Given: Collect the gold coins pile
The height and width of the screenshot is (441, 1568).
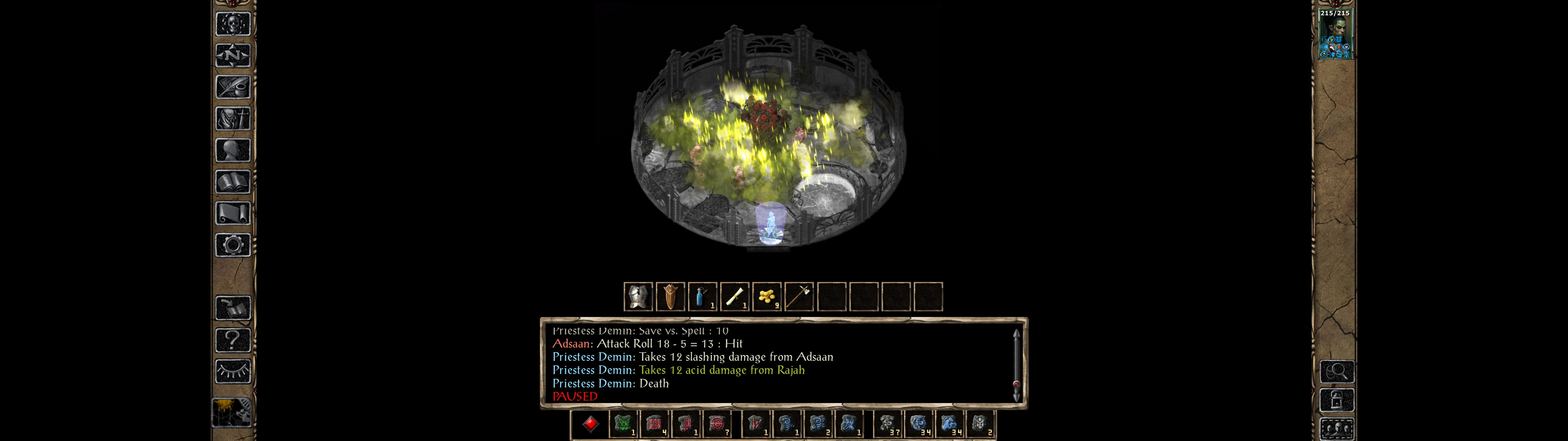Looking at the screenshot, I should click(767, 297).
